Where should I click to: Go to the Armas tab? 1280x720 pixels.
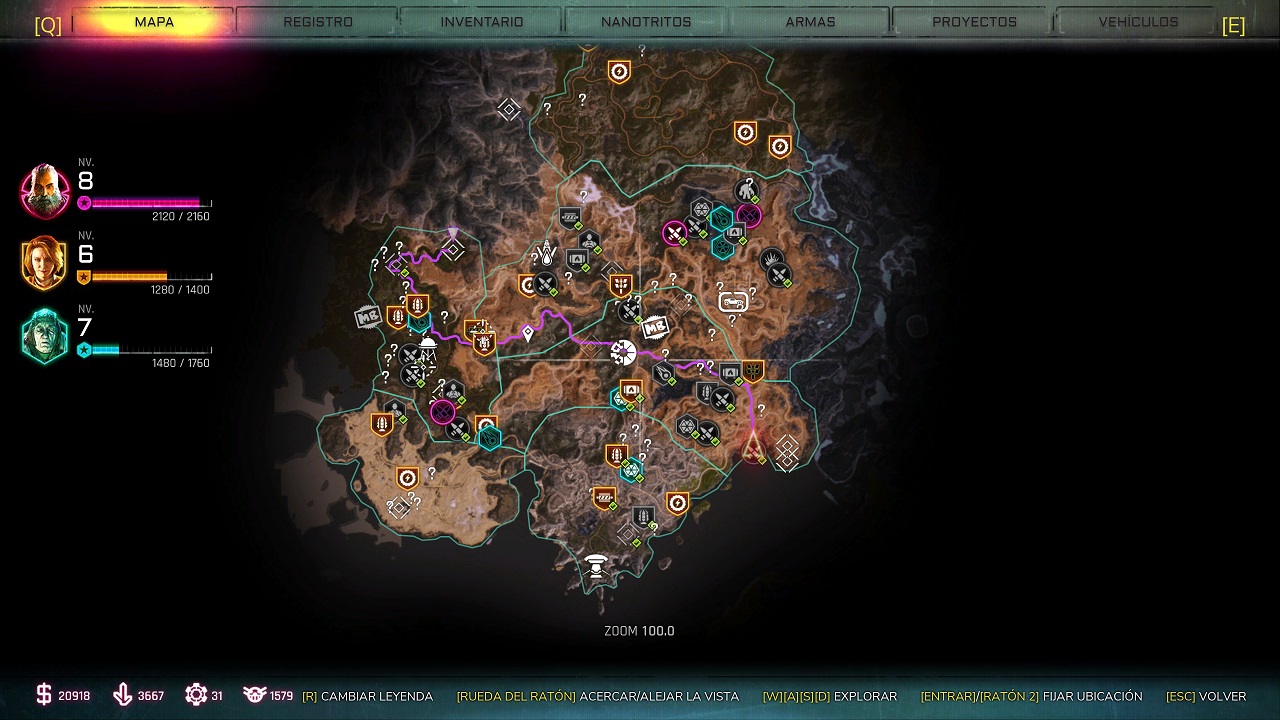point(810,22)
